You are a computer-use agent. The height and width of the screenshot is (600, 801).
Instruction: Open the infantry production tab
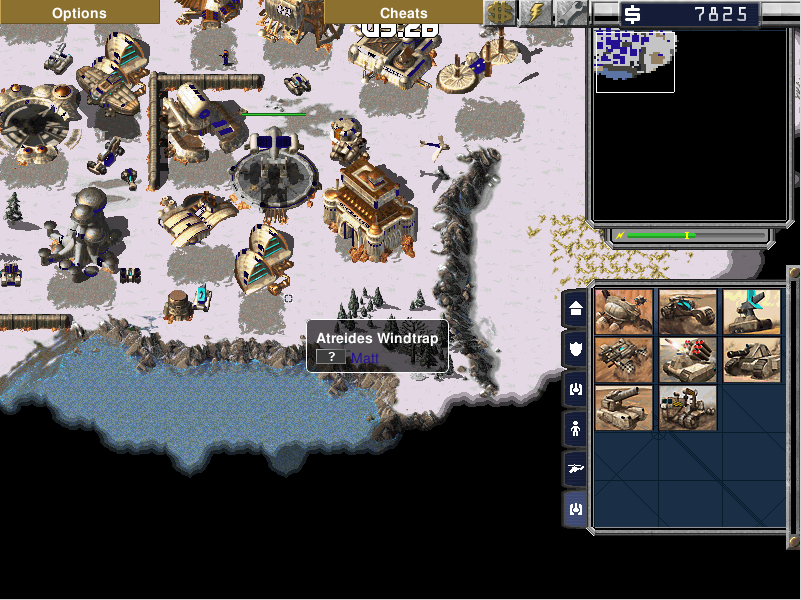(x=576, y=429)
